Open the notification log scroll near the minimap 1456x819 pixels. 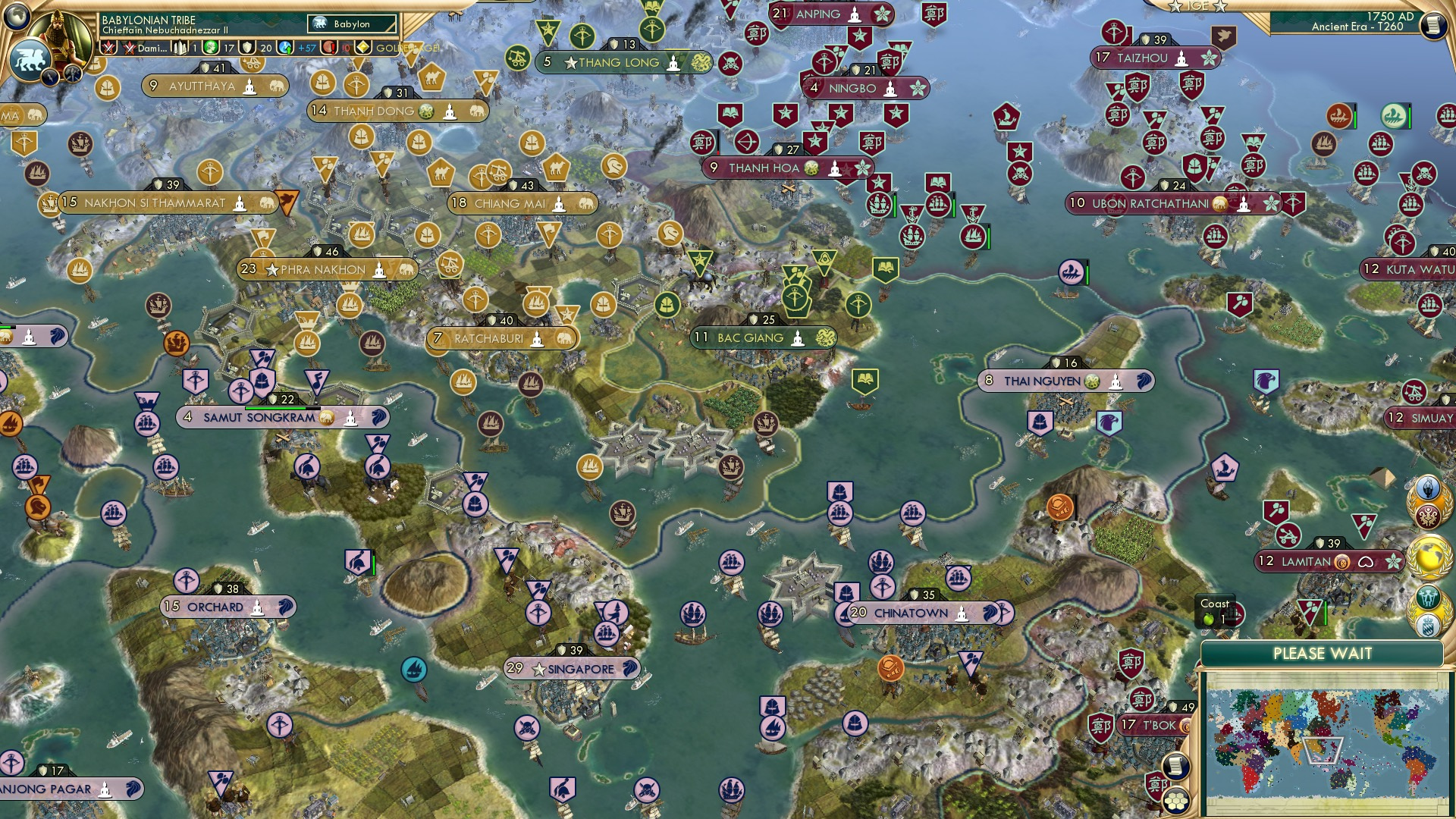[x=1176, y=765]
